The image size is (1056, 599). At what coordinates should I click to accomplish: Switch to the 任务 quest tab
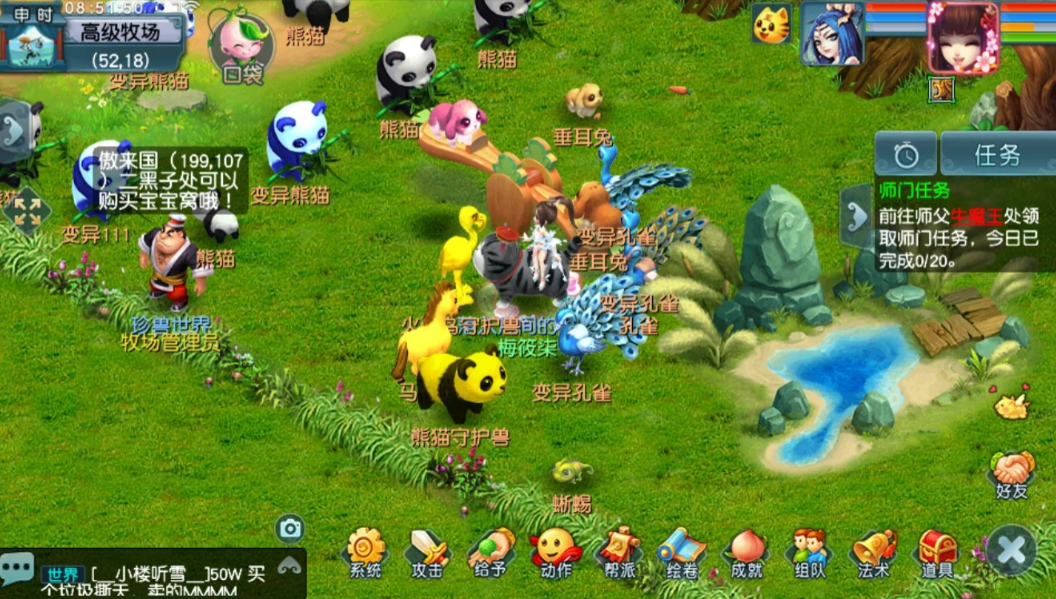click(996, 155)
